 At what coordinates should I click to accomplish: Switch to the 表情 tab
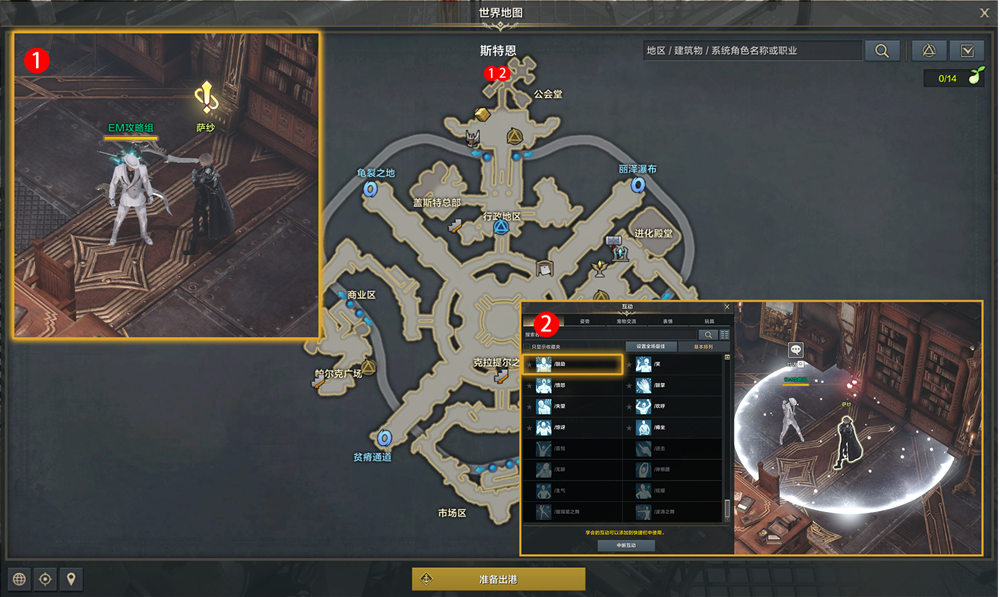click(667, 321)
